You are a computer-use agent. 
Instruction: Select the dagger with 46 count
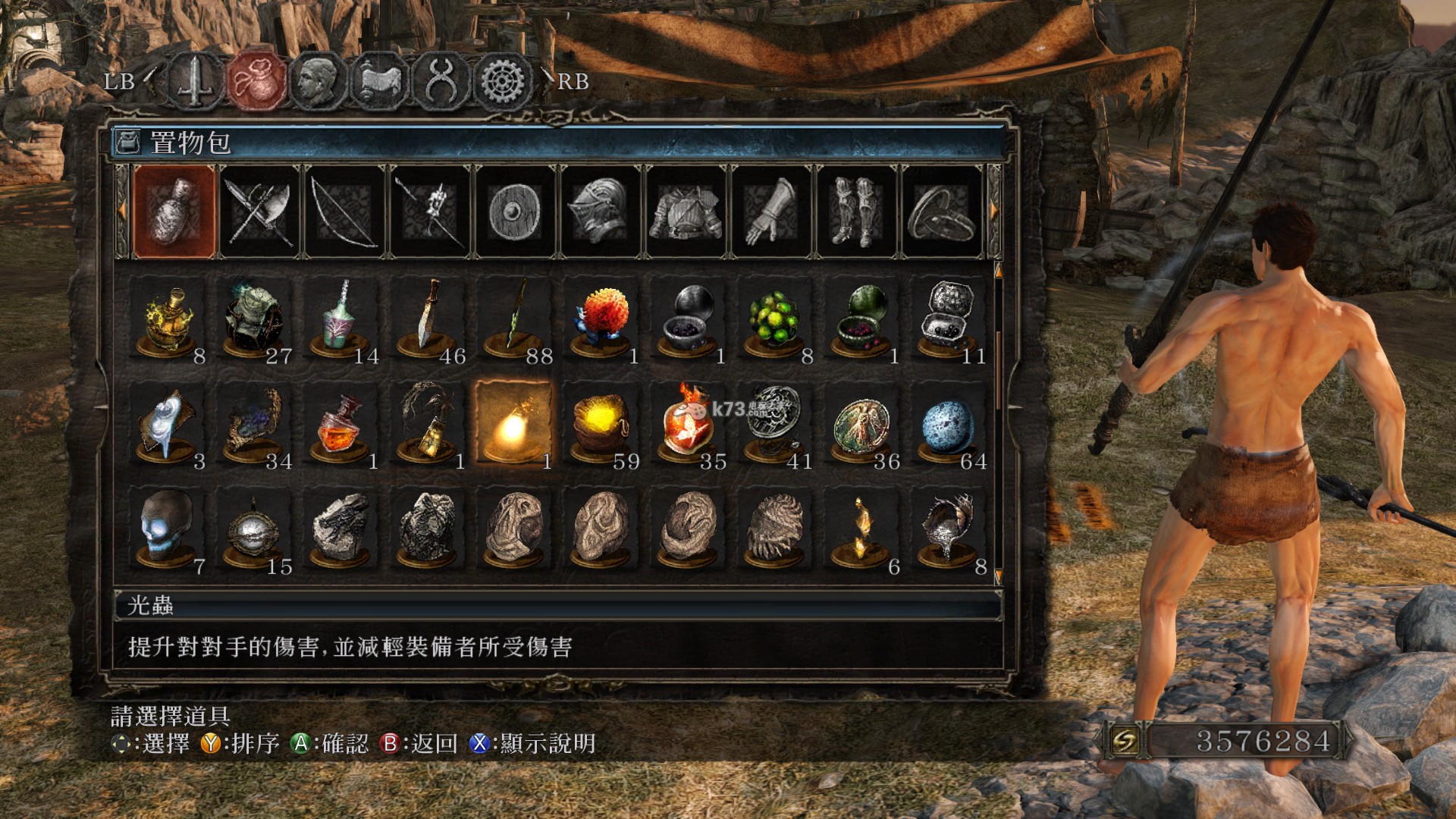pyautogui.click(x=429, y=318)
